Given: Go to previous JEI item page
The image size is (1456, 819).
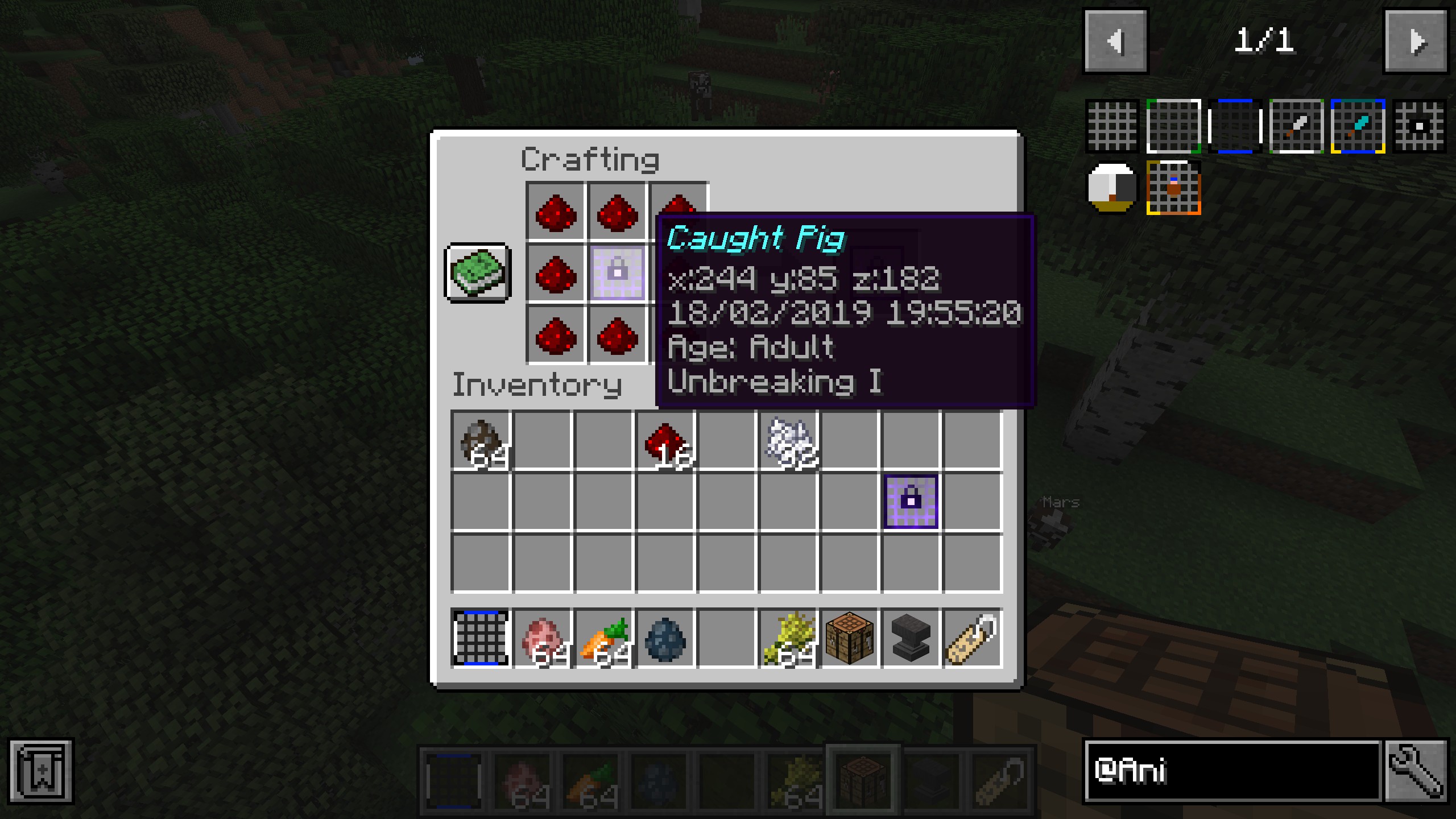Looking at the screenshot, I should point(1115,41).
